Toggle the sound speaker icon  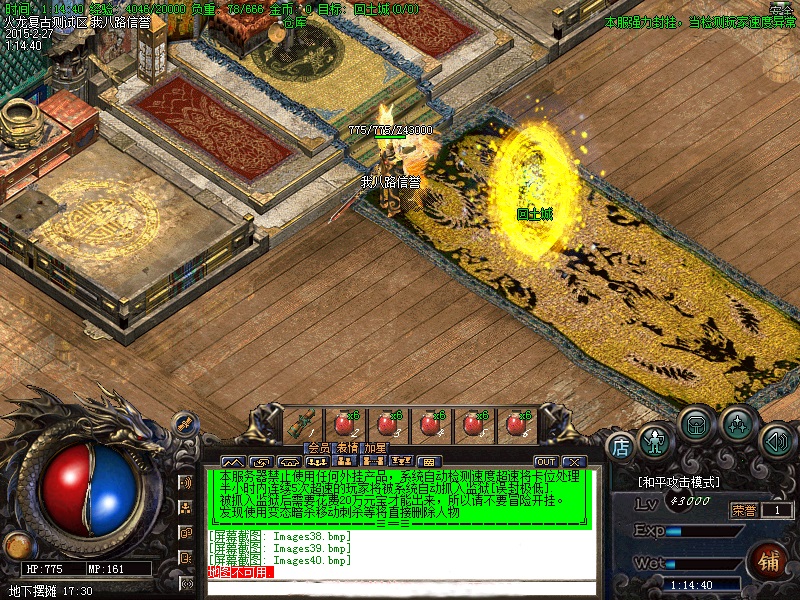(x=775, y=440)
